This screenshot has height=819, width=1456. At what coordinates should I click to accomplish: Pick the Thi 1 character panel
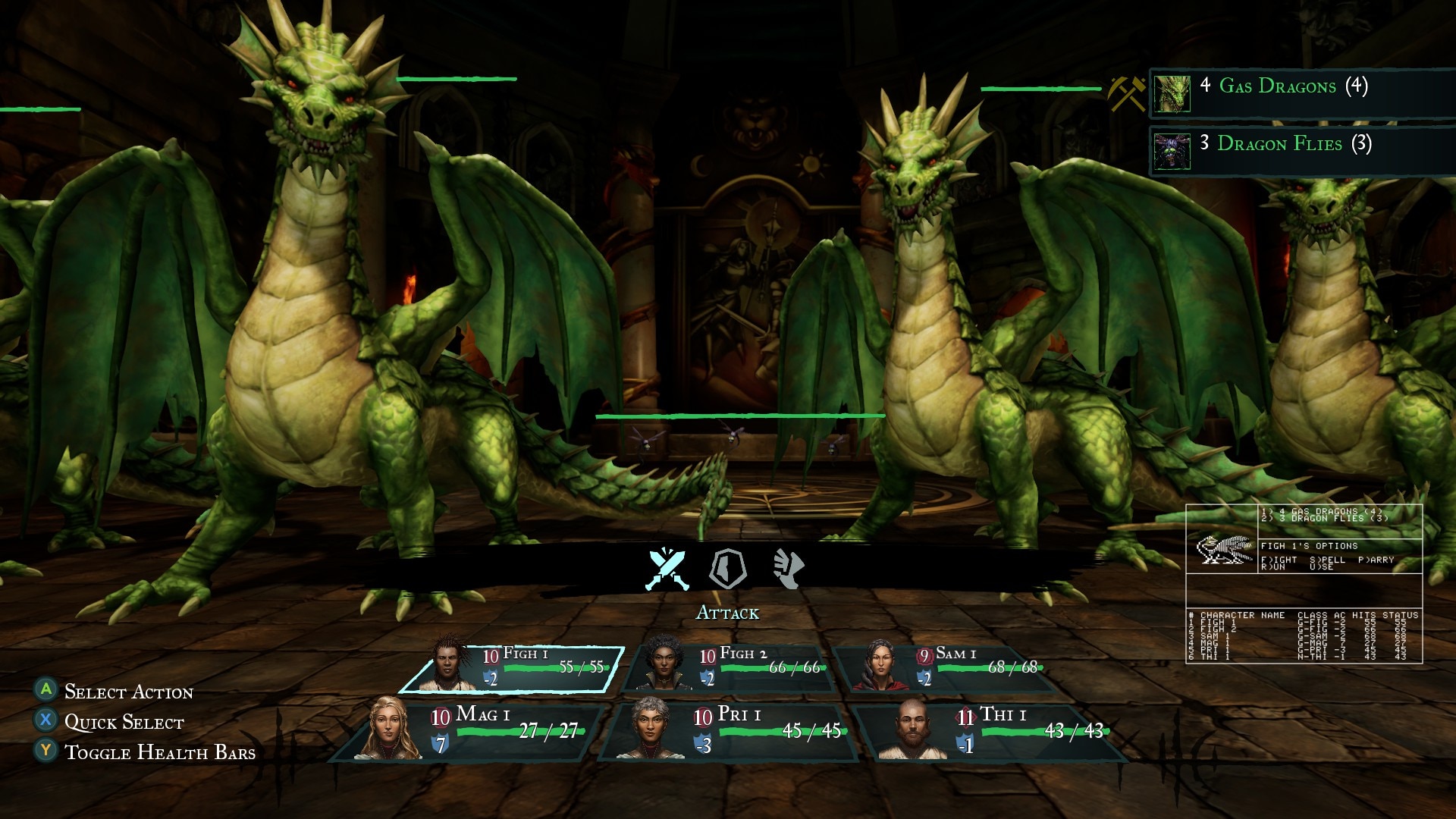992,731
